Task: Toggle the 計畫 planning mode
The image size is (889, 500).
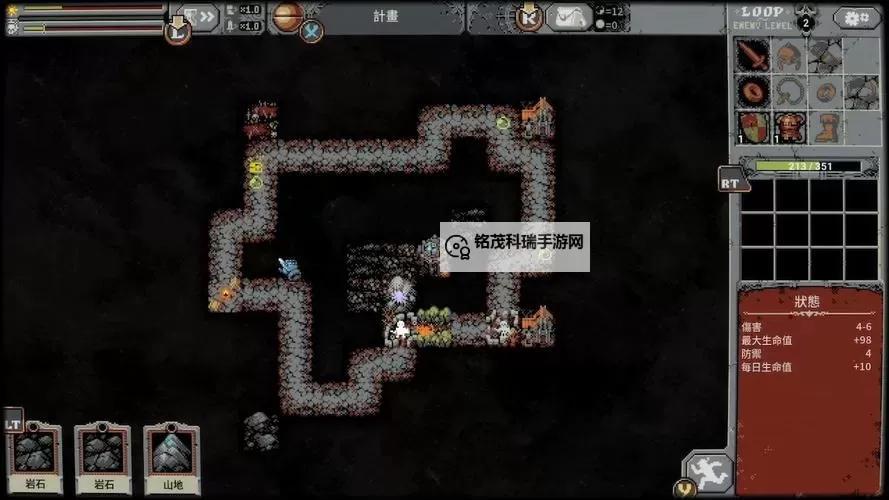Action: (x=387, y=16)
